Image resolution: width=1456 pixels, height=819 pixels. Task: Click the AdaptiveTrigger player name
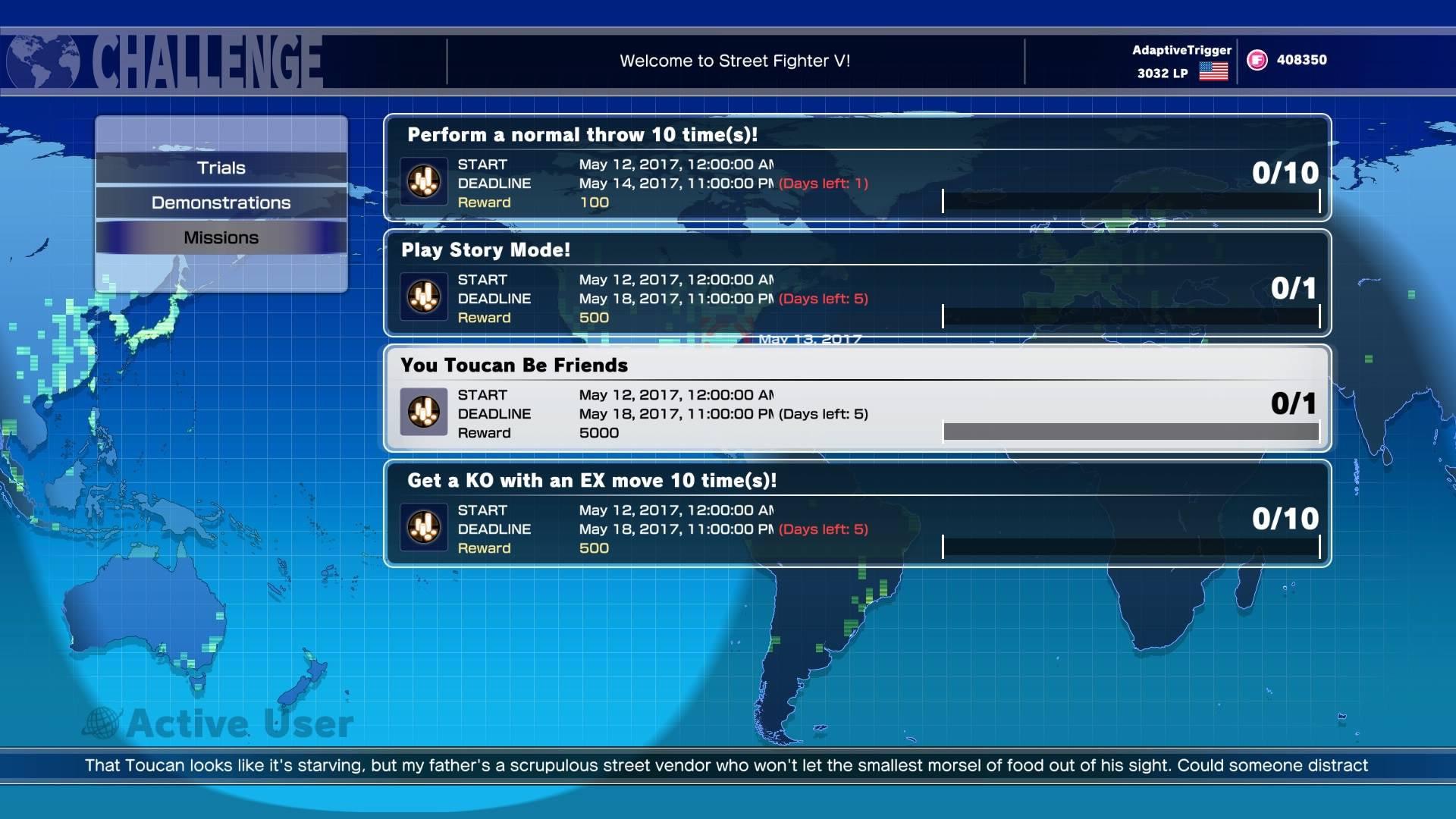point(1181,51)
